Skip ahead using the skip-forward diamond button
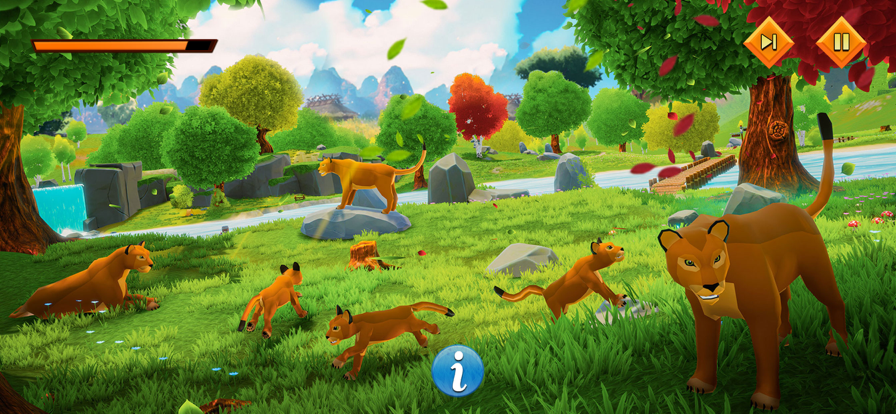Image resolution: width=896 pixels, height=414 pixels. pos(768,43)
